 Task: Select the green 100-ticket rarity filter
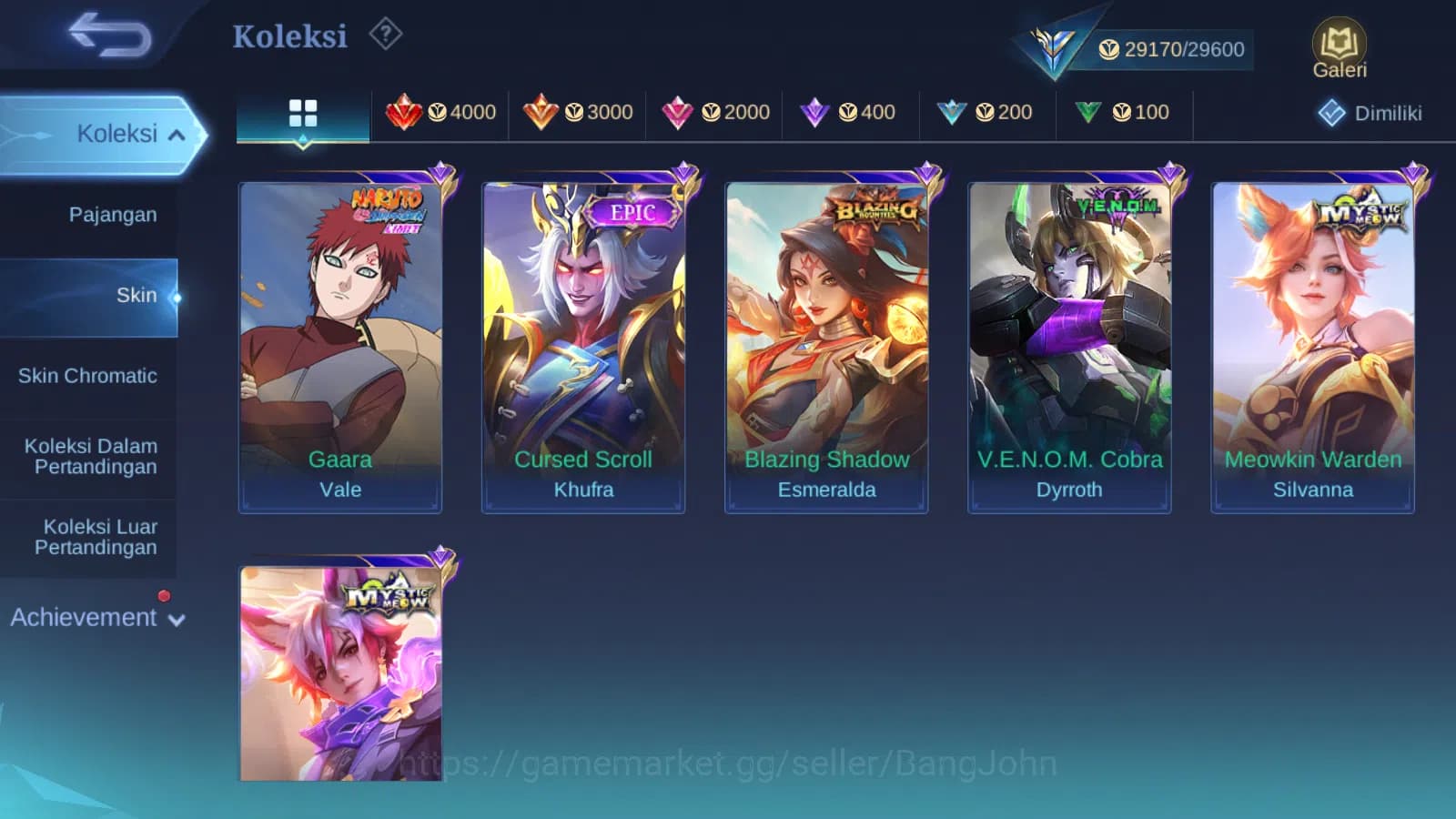(x=1123, y=112)
